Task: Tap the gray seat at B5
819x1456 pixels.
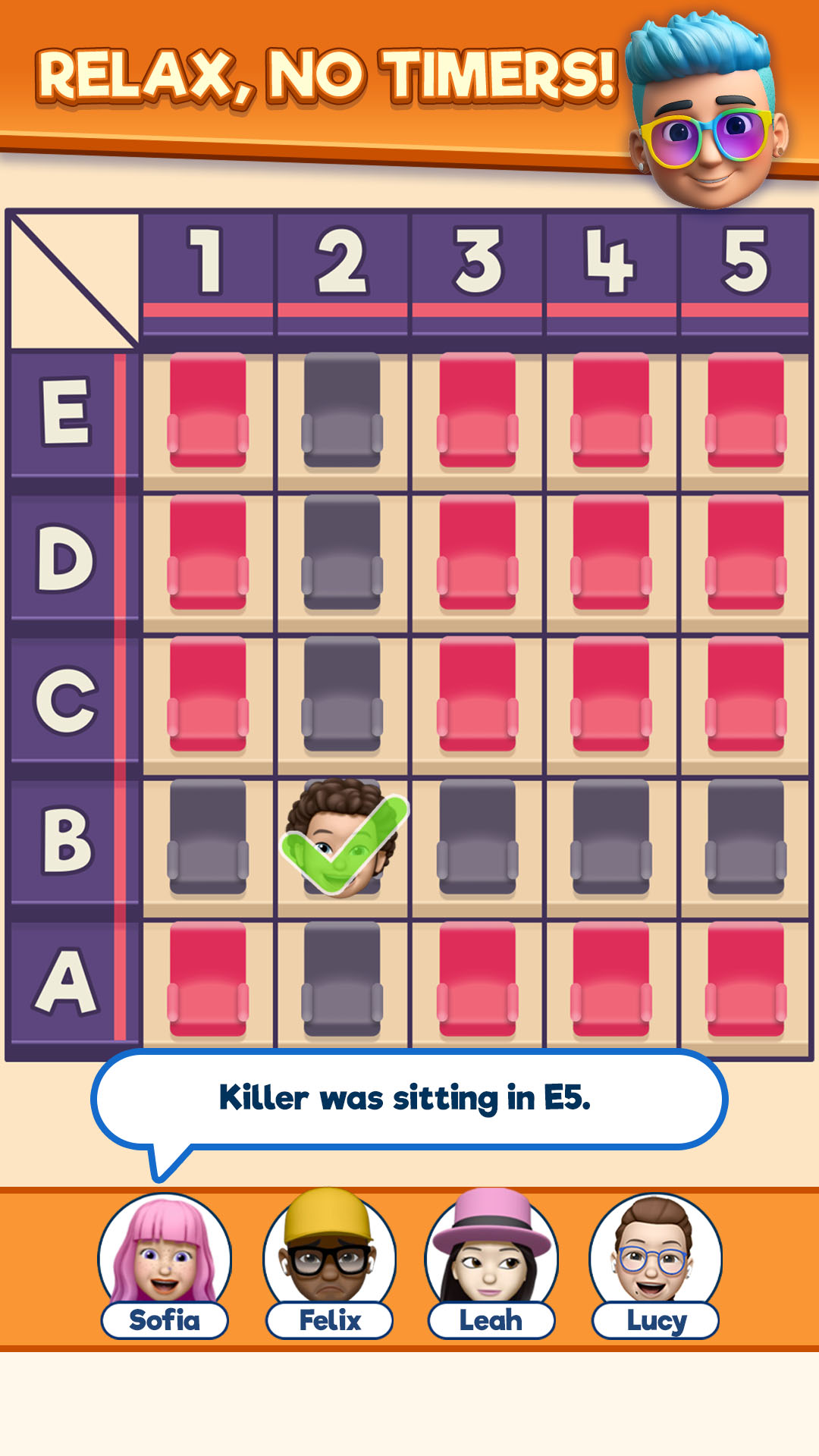Action: [x=745, y=837]
